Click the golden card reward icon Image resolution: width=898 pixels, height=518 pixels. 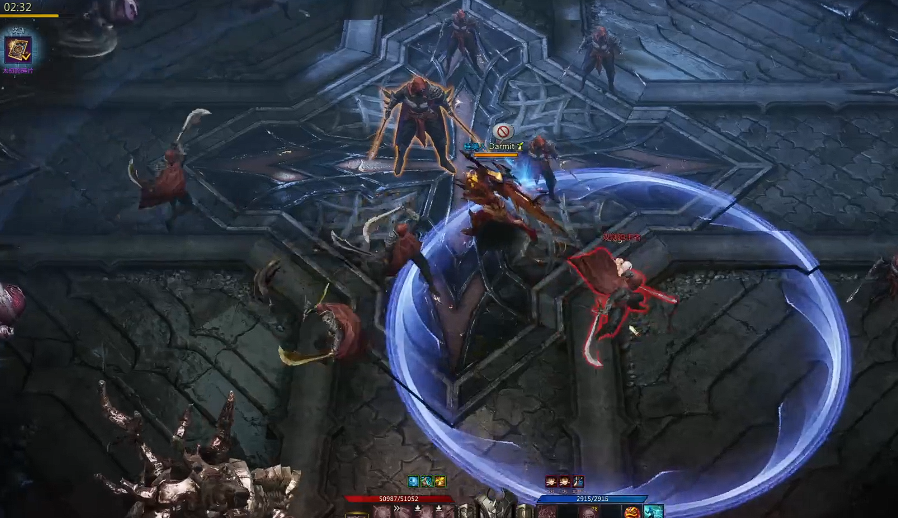point(18,48)
